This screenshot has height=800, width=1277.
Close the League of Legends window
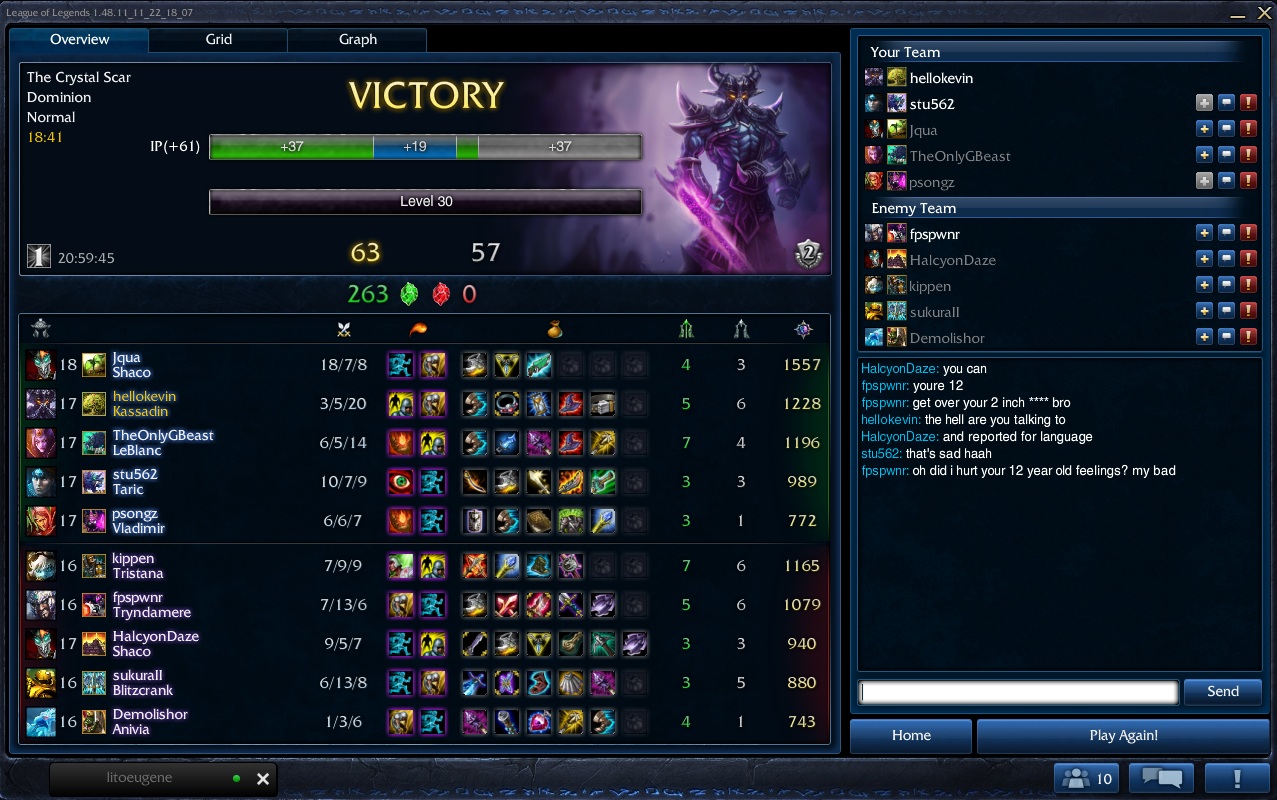(x=1264, y=13)
